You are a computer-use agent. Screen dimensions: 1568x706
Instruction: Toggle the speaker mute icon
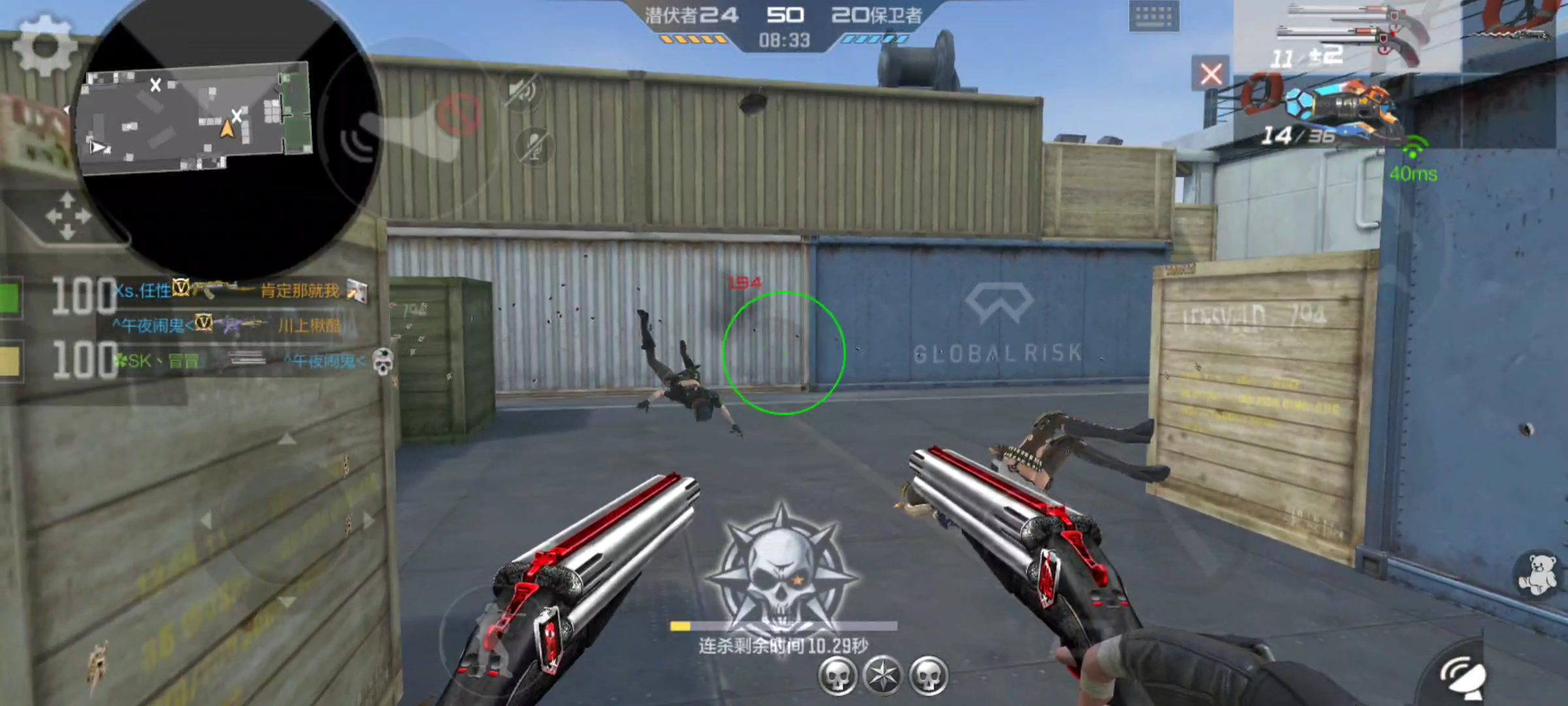tap(523, 91)
